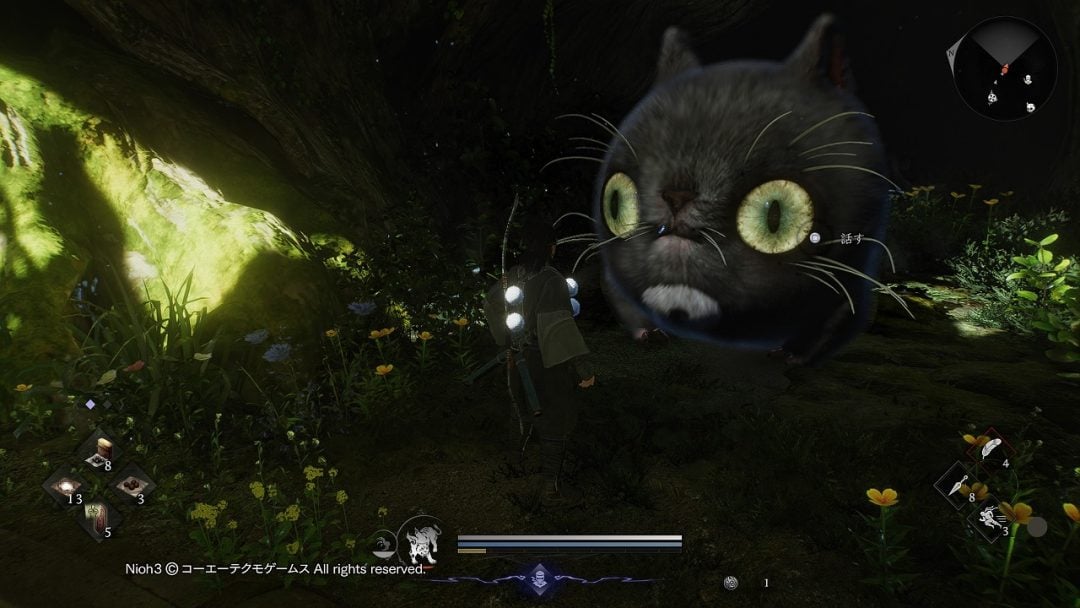Click the round swirl currency icon
Viewport: 1080px width, 608px height.
[x=733, y=582]
